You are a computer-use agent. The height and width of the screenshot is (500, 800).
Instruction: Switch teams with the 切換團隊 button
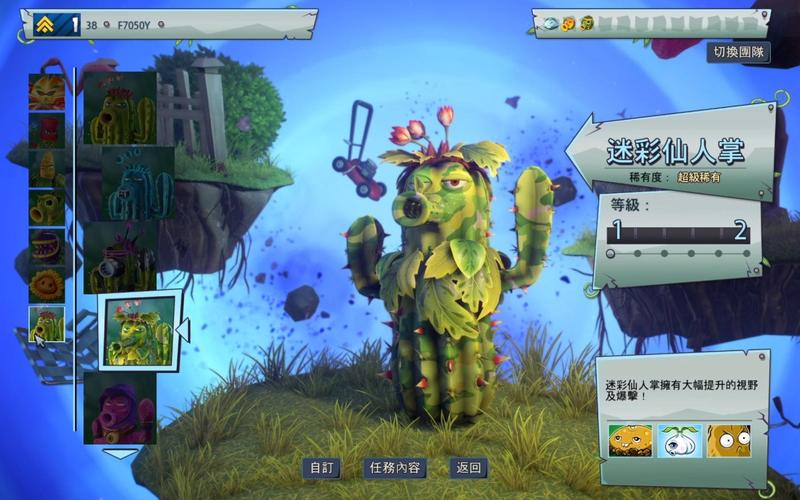click(x=738, y=52)
